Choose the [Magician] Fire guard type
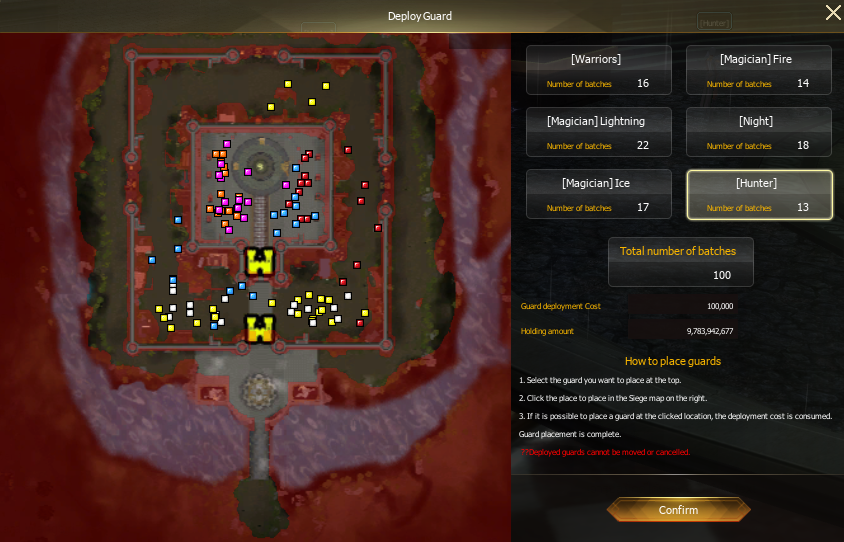 coord(758,70)
